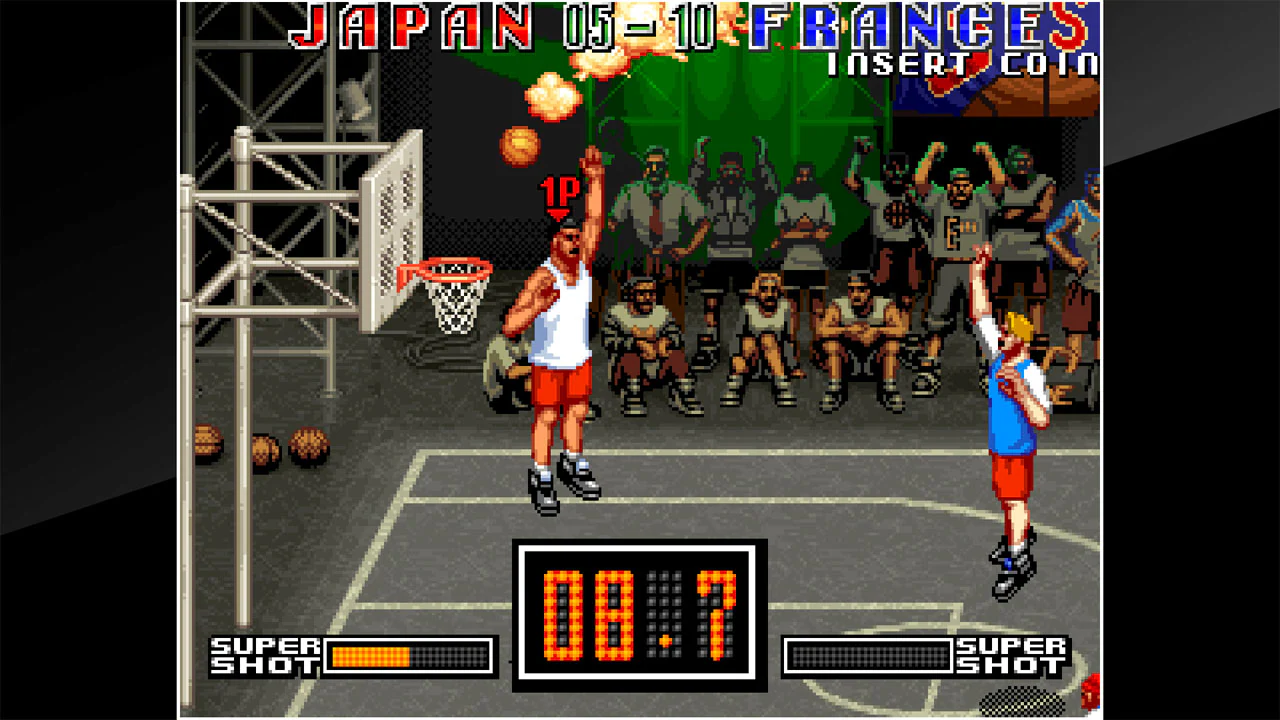Click the red arrow under the 1P label
The height and width of the screenshot is (720, 1280).
556,213
